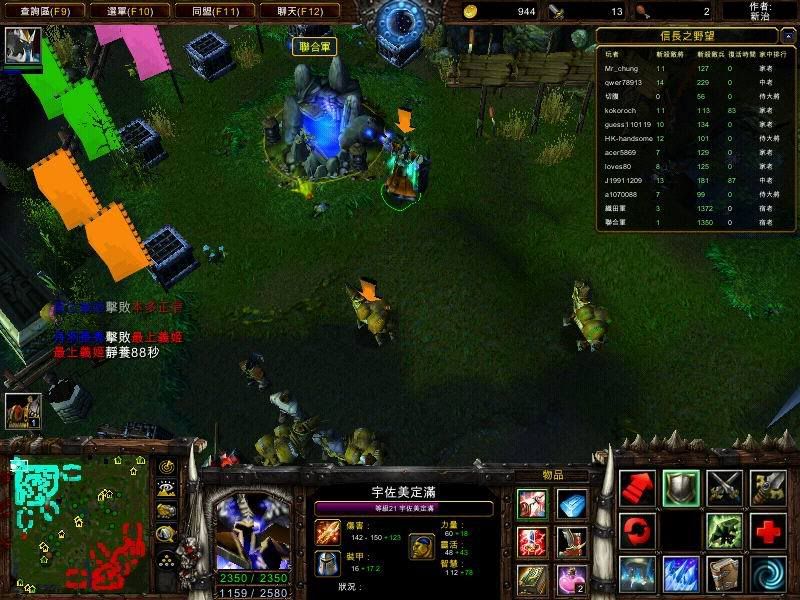Image resolution: width=800 pixels, height=600 pixels.
Task: Toggle minimap terrain display button
Action: click(165, 488)
